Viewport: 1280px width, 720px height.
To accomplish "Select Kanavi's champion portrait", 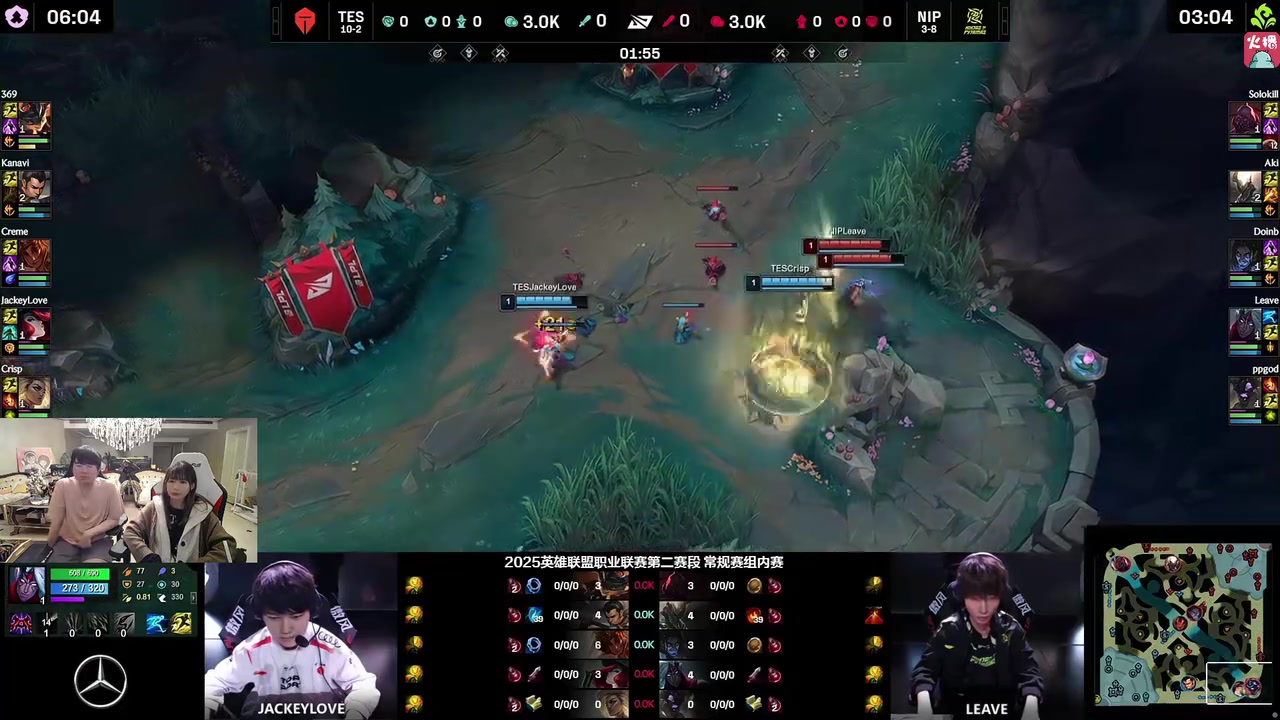I will 35,187.
